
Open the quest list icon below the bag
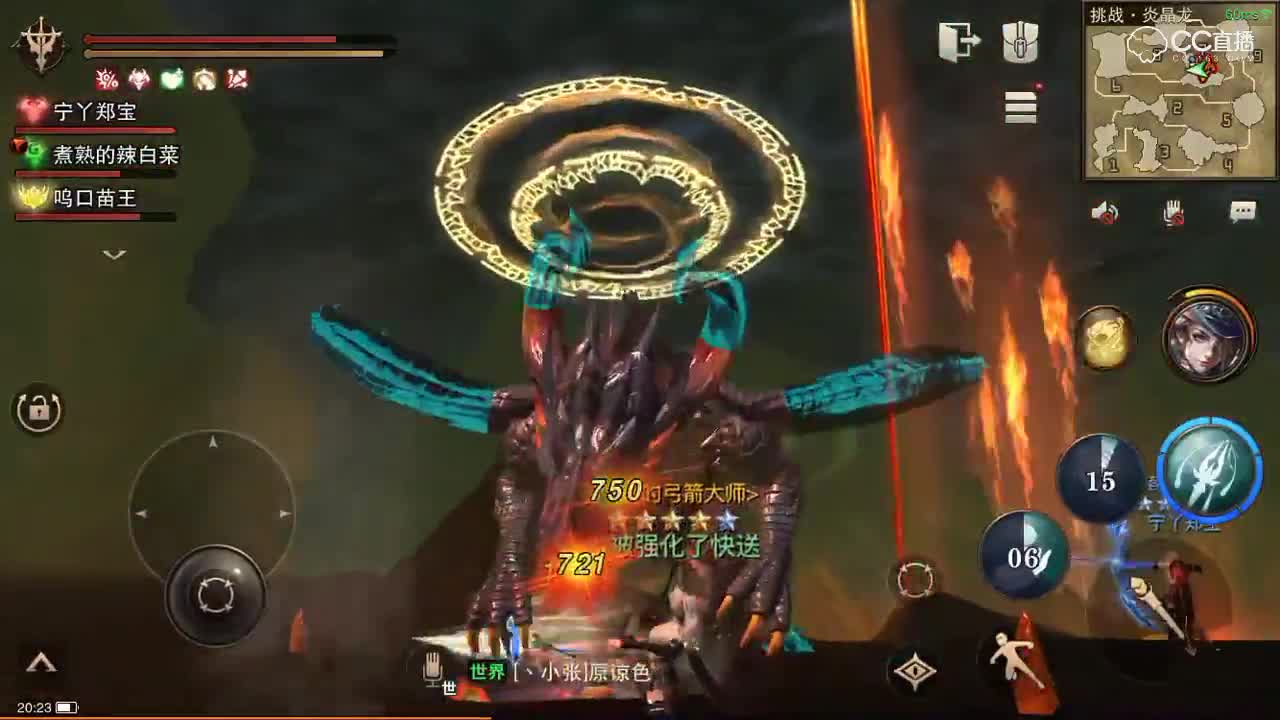1019,108
